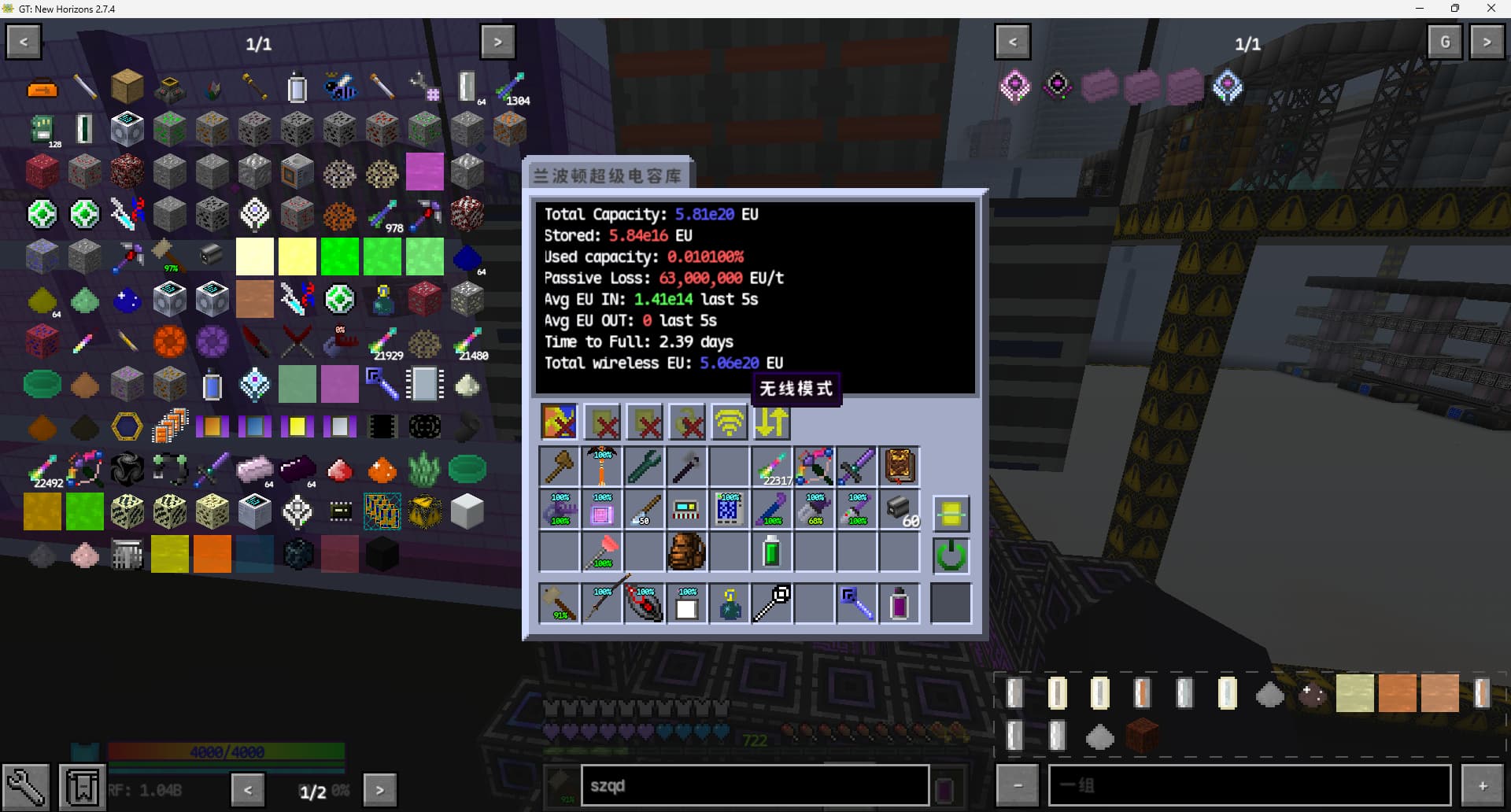Select the orange toolbox item
This screenshot has height=812, width=1511.
(42, 88)
